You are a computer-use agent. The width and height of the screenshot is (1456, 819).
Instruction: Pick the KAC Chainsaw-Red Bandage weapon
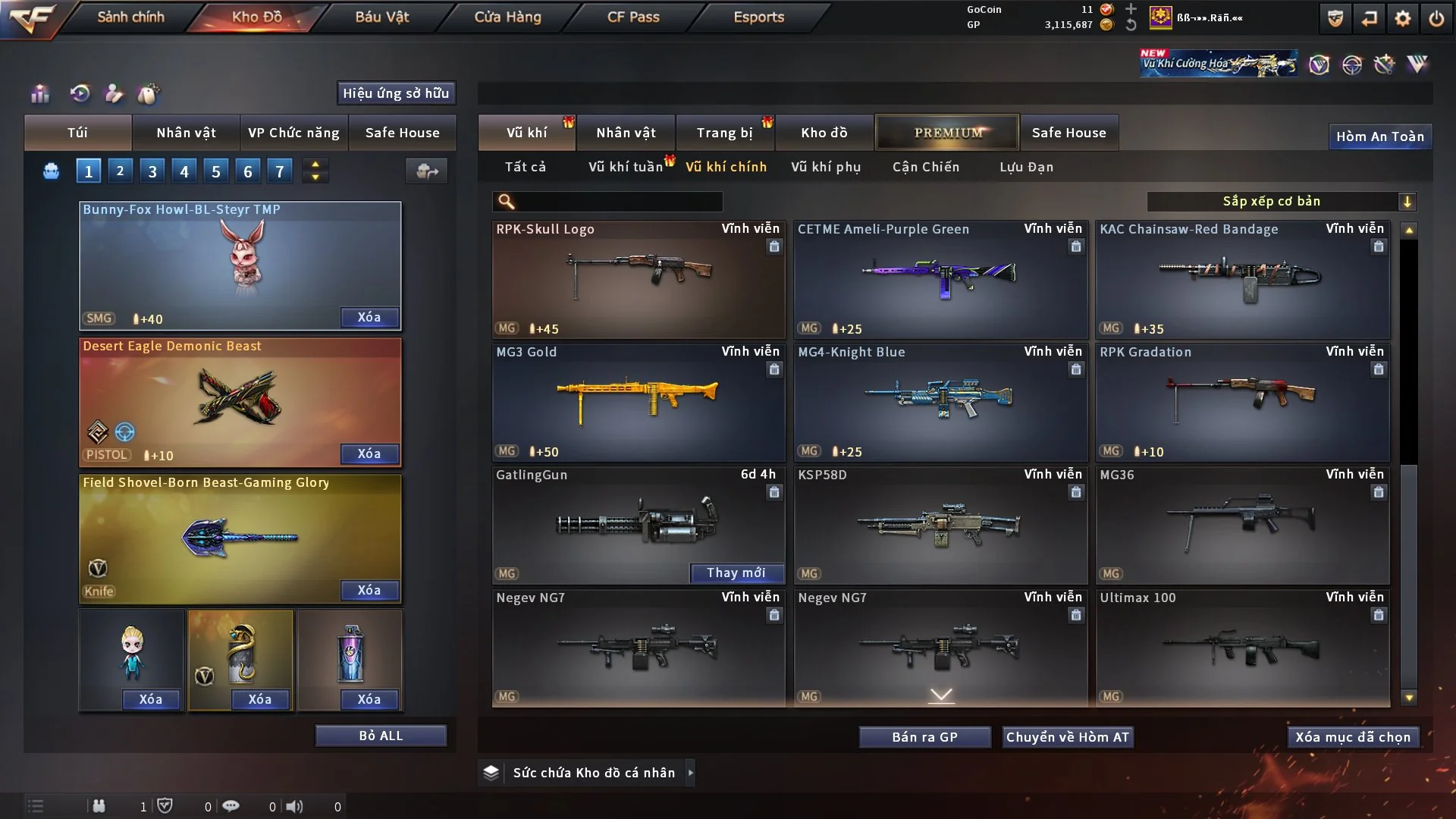point(1241,279)
